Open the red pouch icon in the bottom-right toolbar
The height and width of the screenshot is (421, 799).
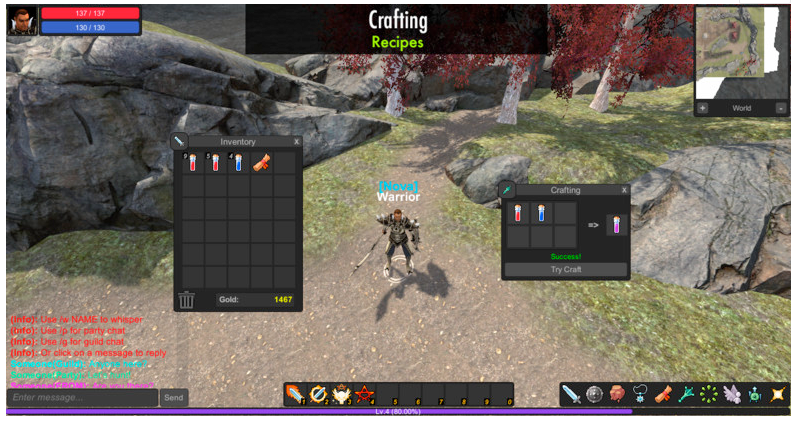point(619,394)
